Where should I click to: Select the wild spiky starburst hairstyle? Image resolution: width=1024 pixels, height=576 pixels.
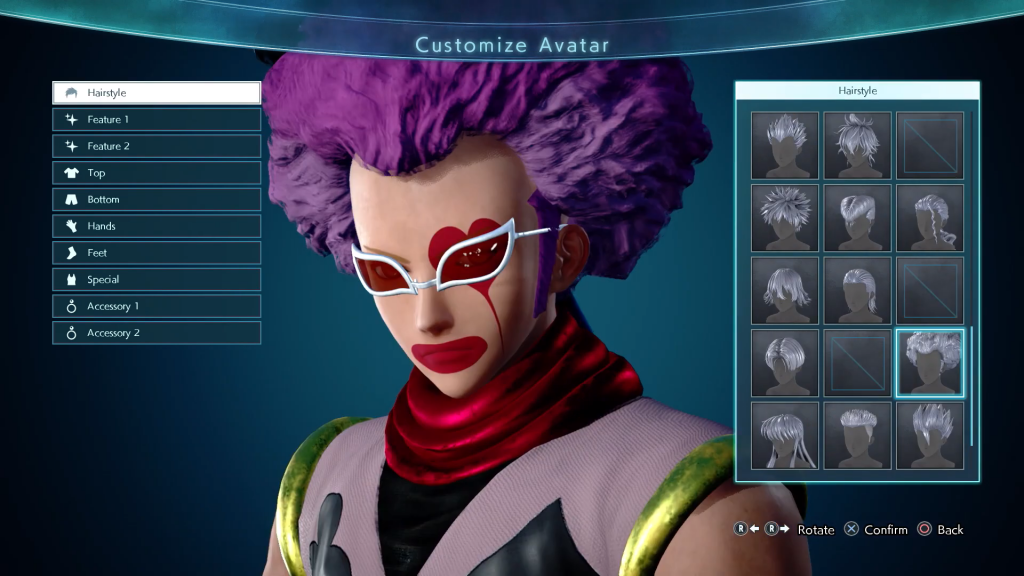point(785,218)
